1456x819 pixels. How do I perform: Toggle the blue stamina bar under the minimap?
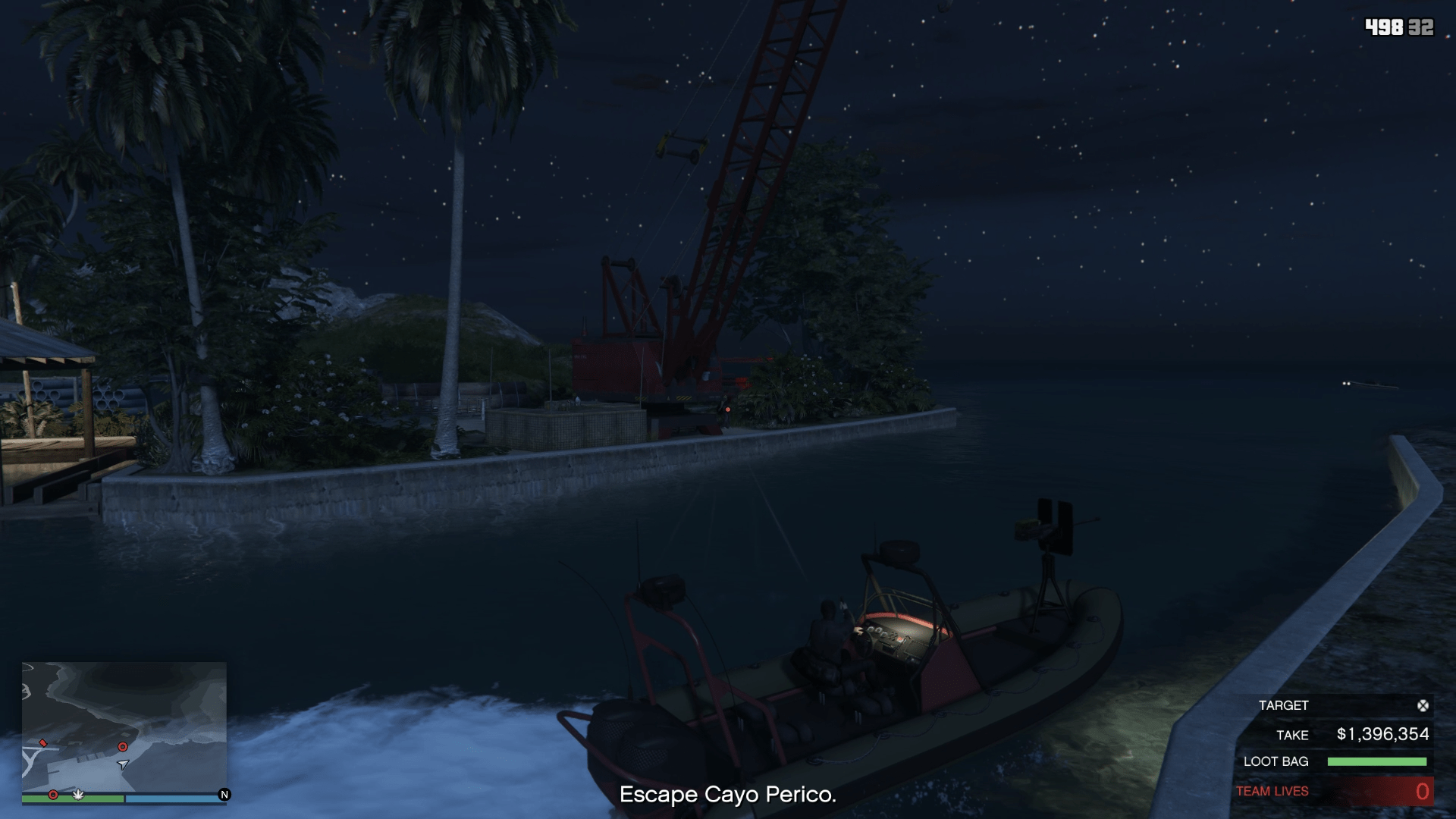tap(171, 799)
